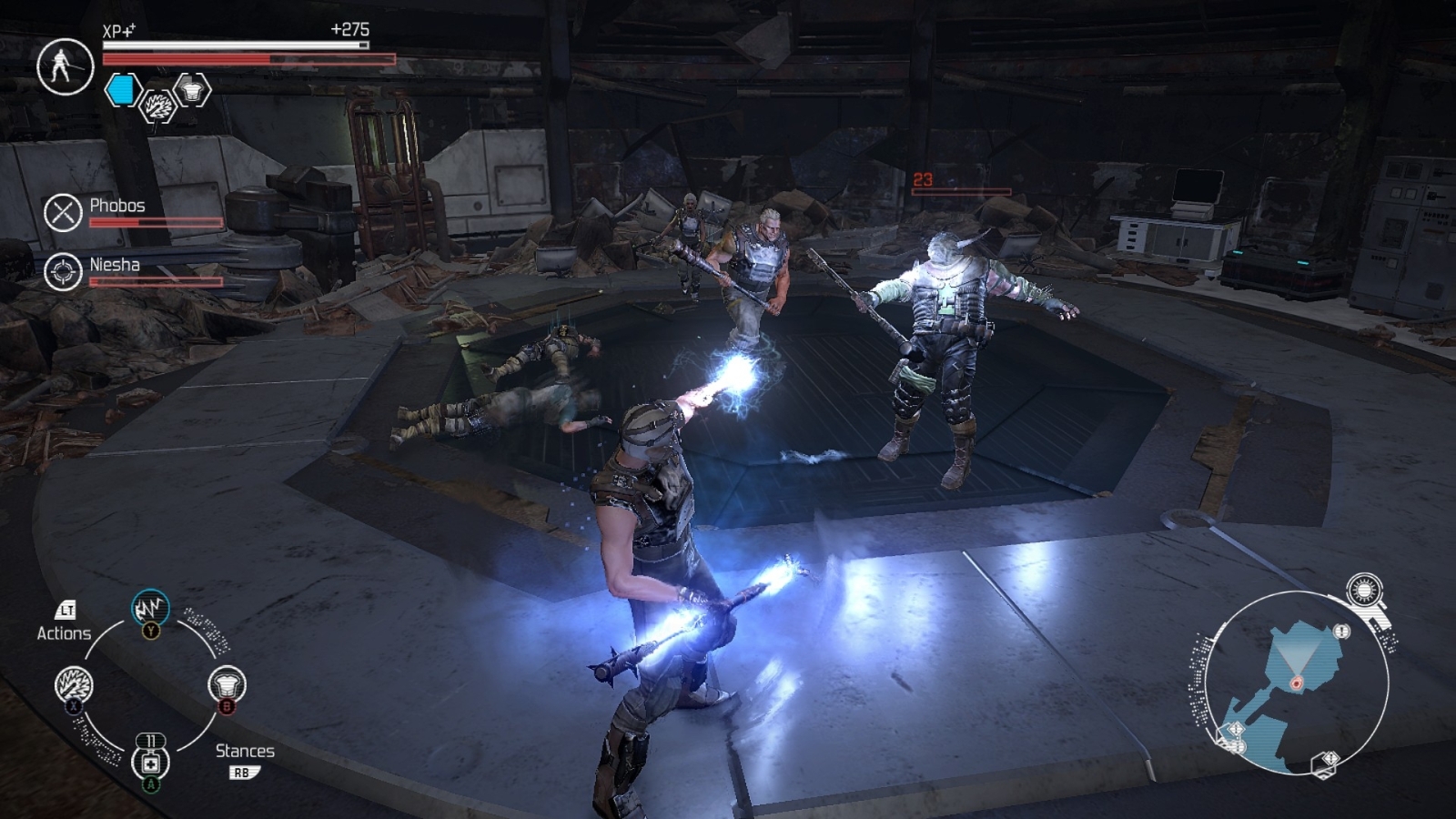Click the spiky burst hexagon status icon
The height and width of the screenshot is (819, 1456).
coord(157,107)
